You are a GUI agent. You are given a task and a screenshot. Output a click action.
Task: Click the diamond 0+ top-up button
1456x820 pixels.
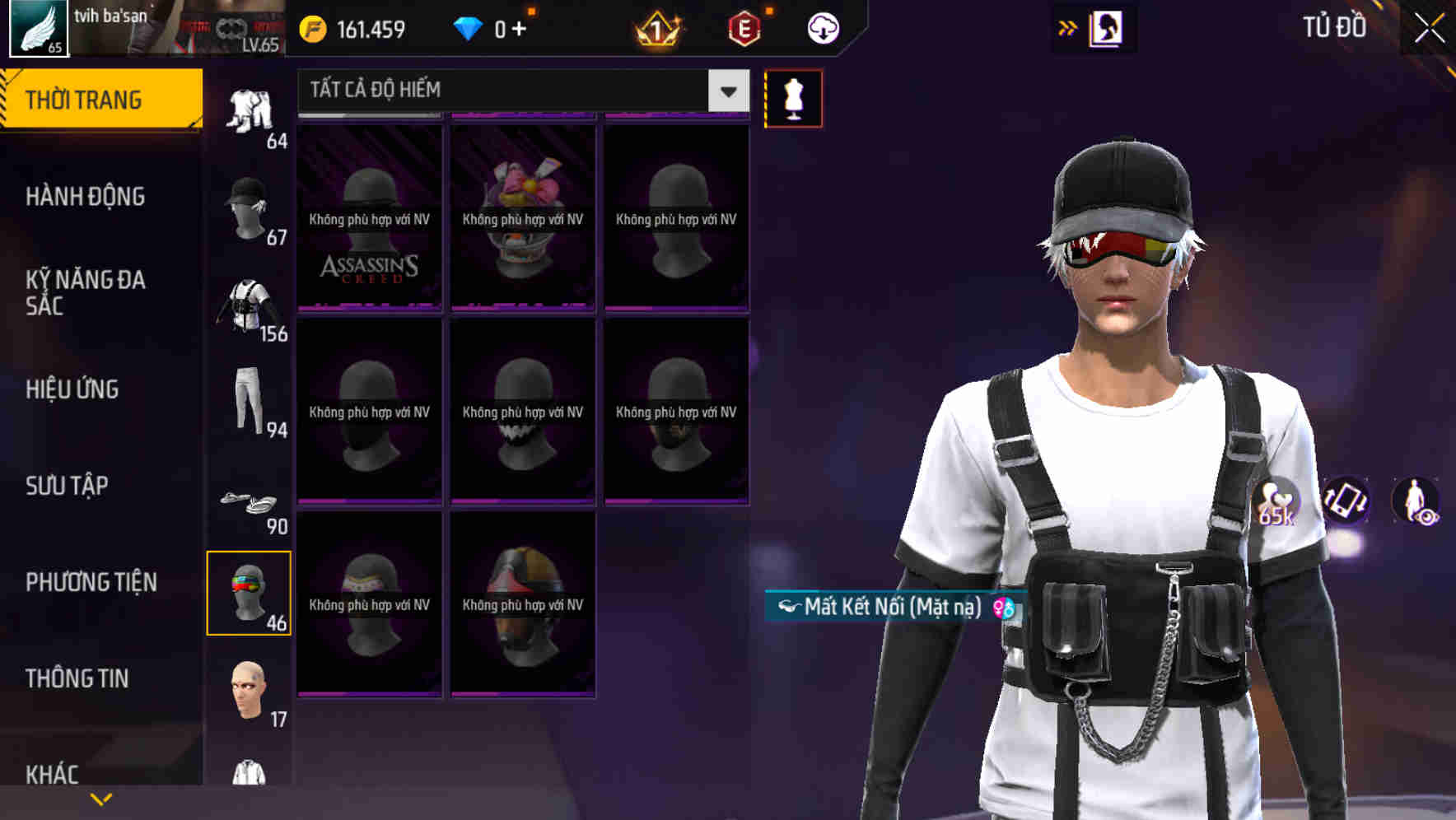pos(492,27)
